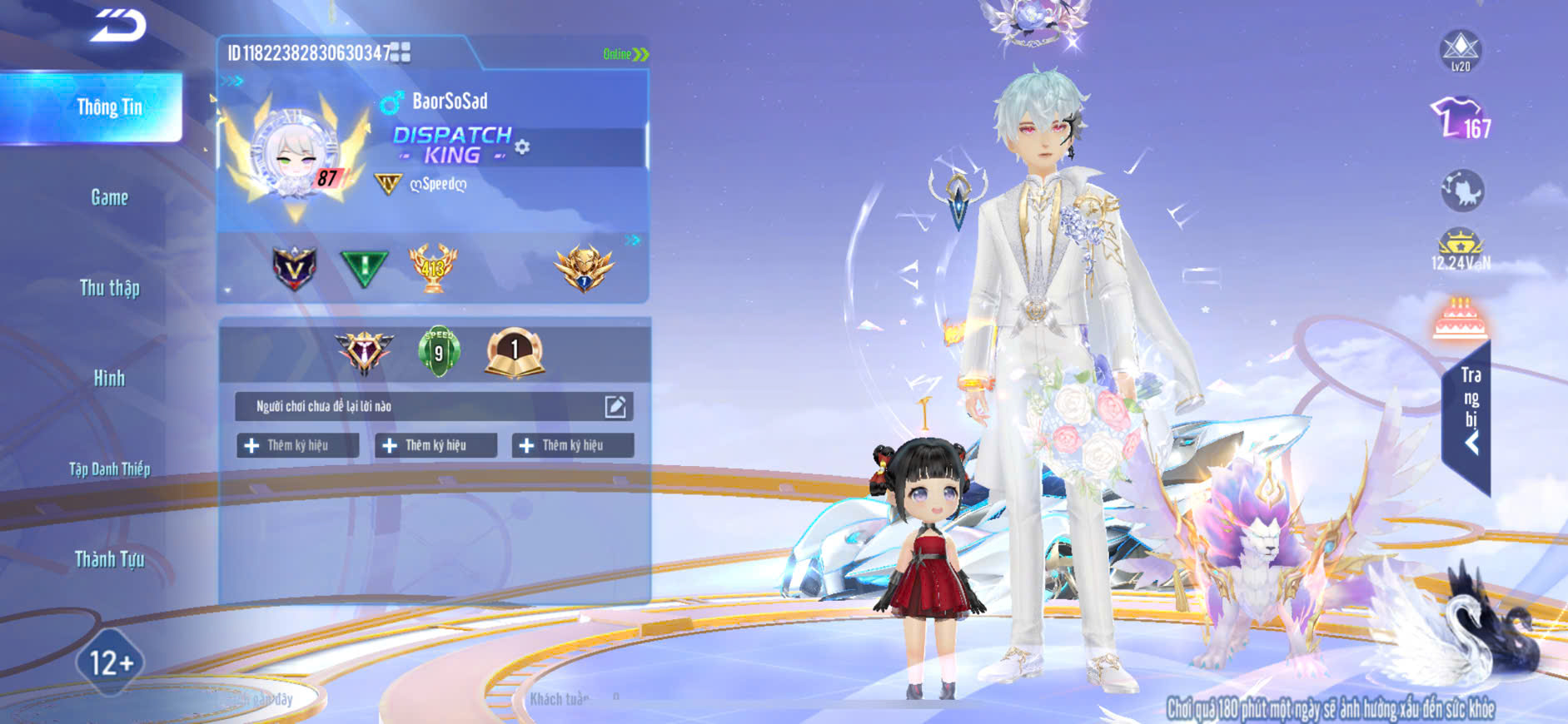Viewport: 1568px width, 724px height.
Task: Open the green Speed 9 badge
Action: point(439,351)
